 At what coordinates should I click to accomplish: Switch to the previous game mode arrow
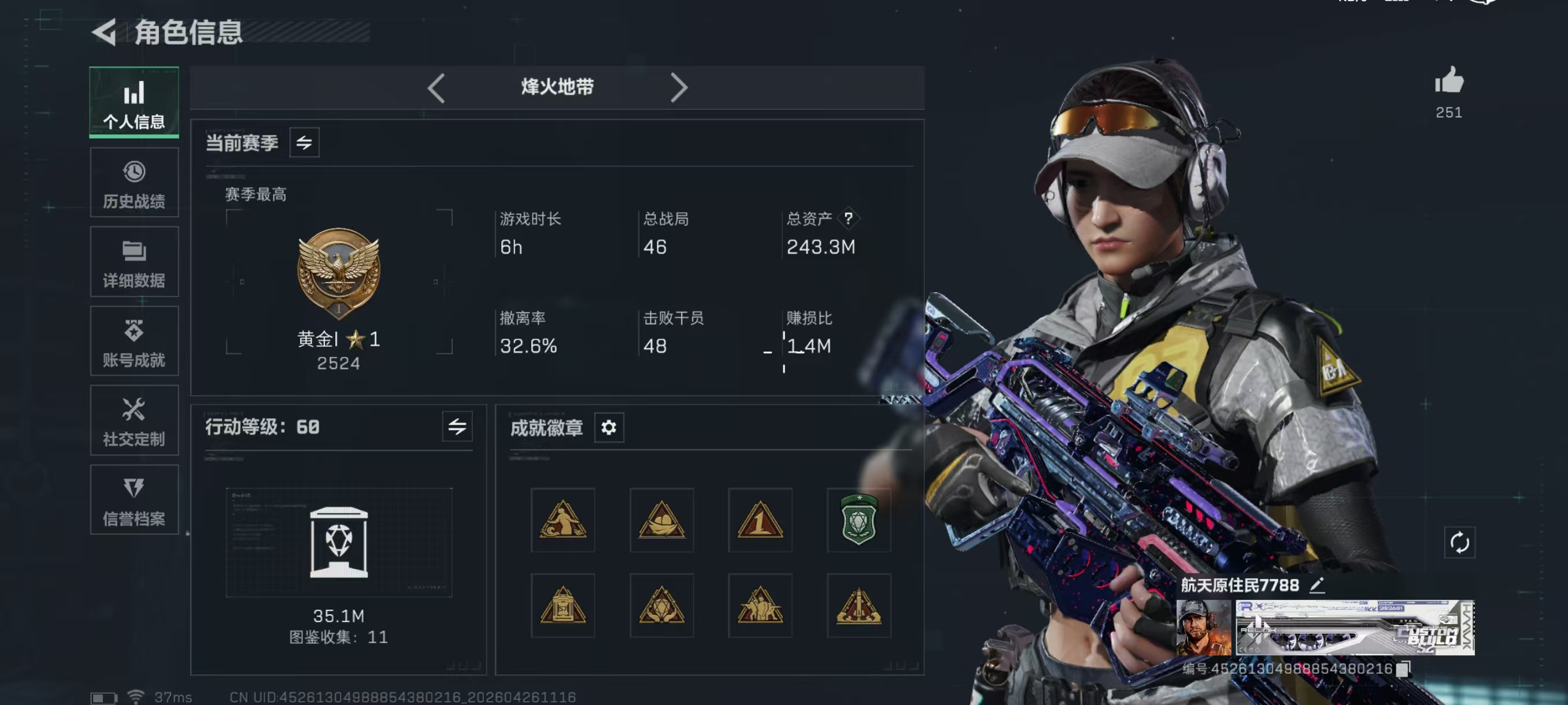437,88
